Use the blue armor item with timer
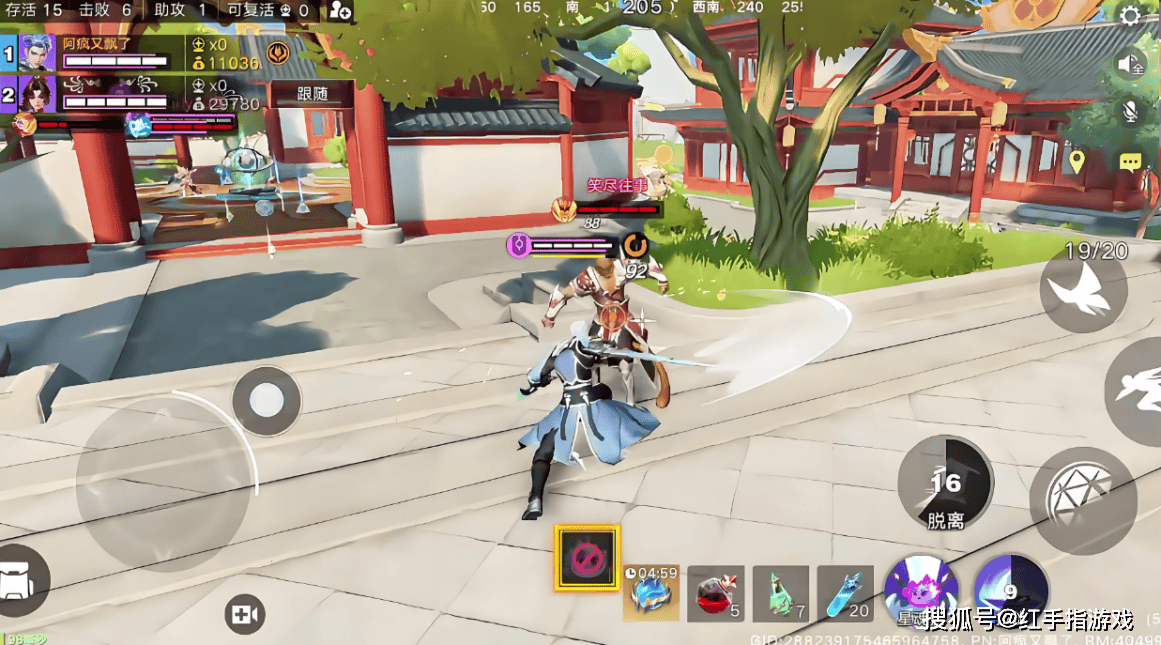This screenshot has width=1161, height=645. tap(651, 592)
